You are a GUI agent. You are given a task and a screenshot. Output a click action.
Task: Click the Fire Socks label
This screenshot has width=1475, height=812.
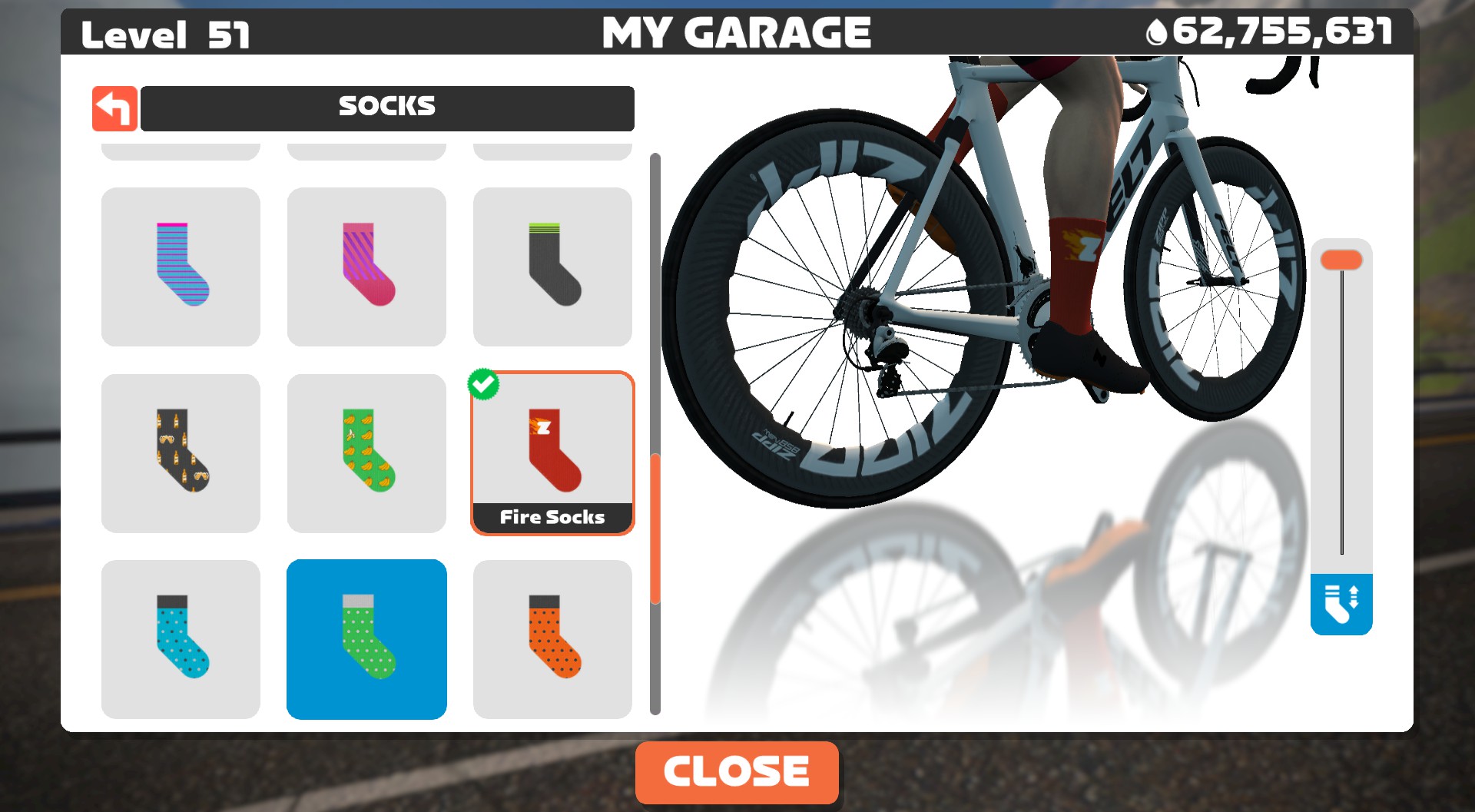pyautogui.click(x=552, y=517)
